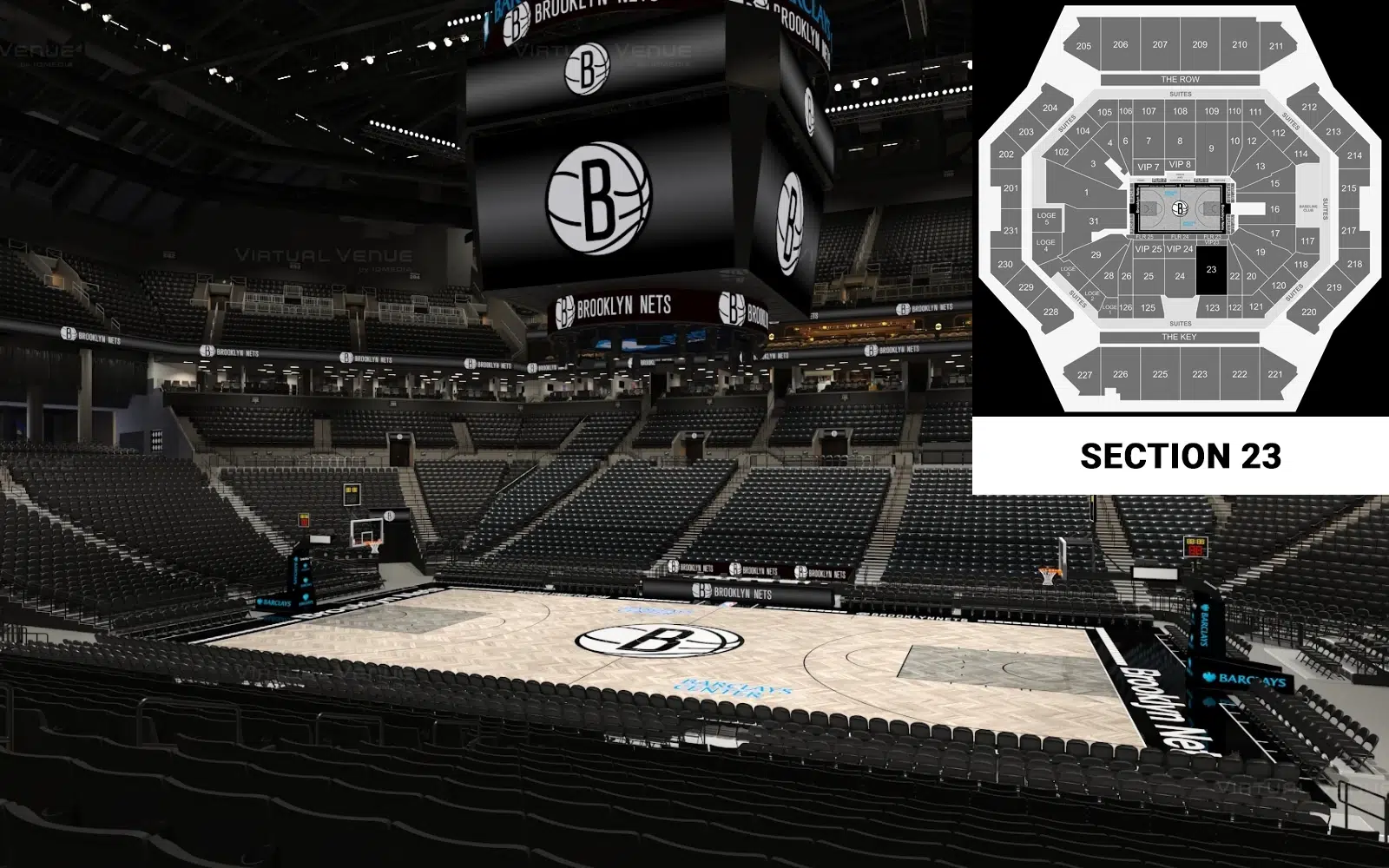1389x868 pixels.
Task: Select corner section 220
Action: (x=1308, y=312)
